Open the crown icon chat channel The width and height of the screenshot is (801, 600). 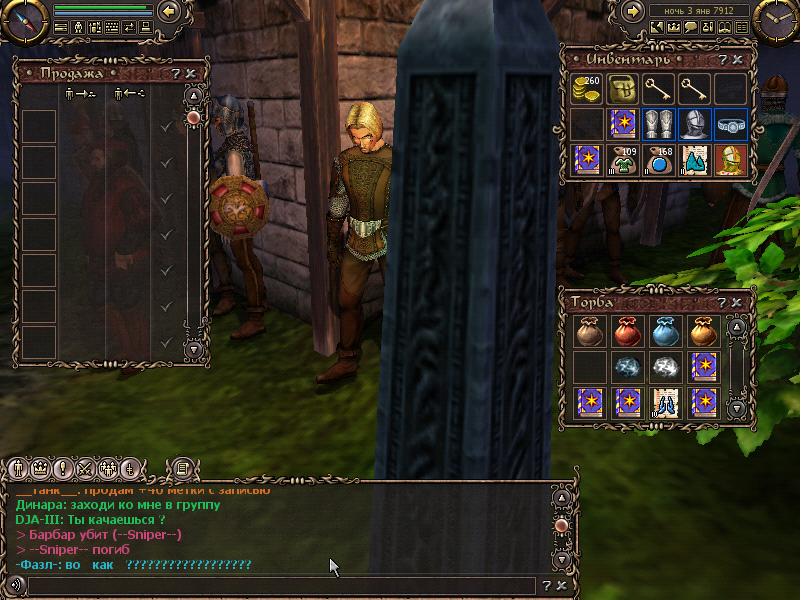(x=41, y=468)
